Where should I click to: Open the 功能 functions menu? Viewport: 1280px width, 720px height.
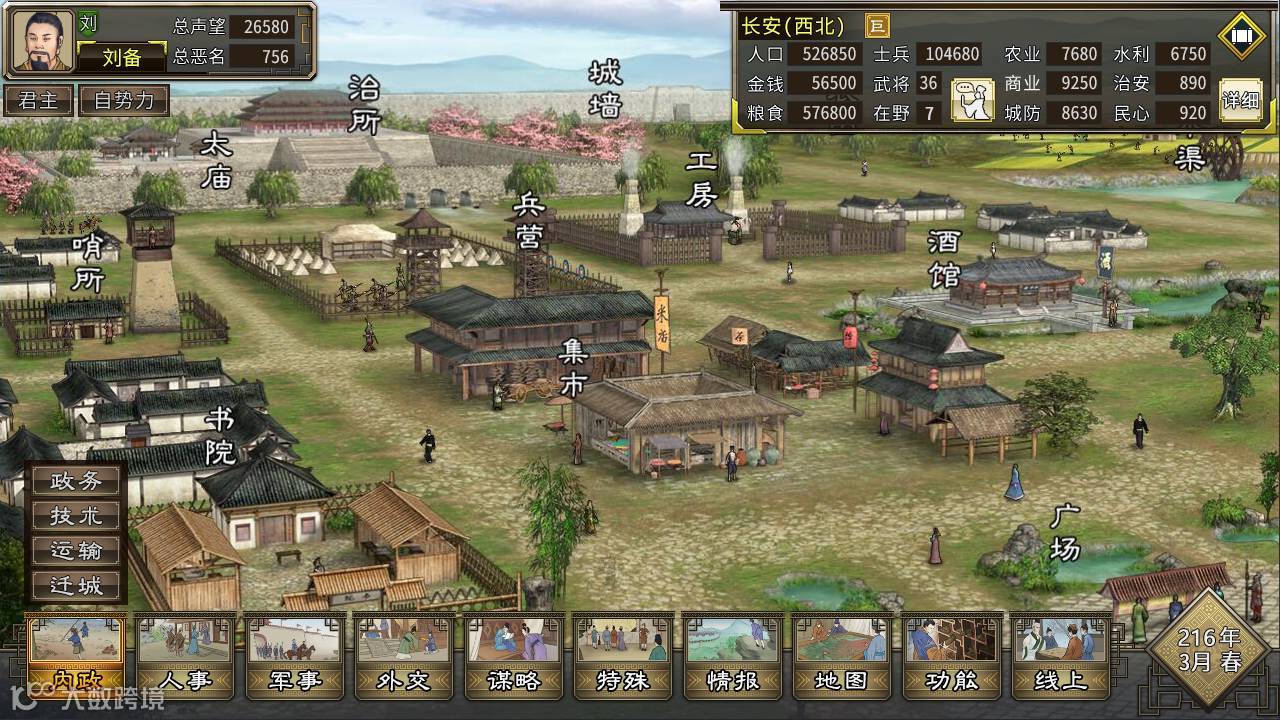(x=952, y=655)
